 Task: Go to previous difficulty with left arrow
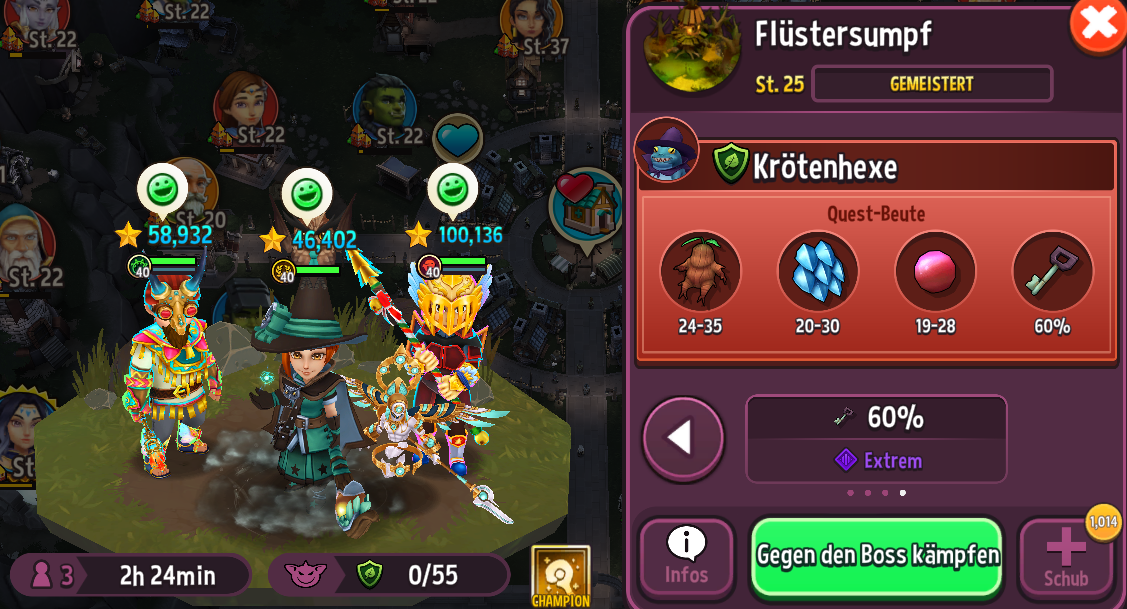683,437
